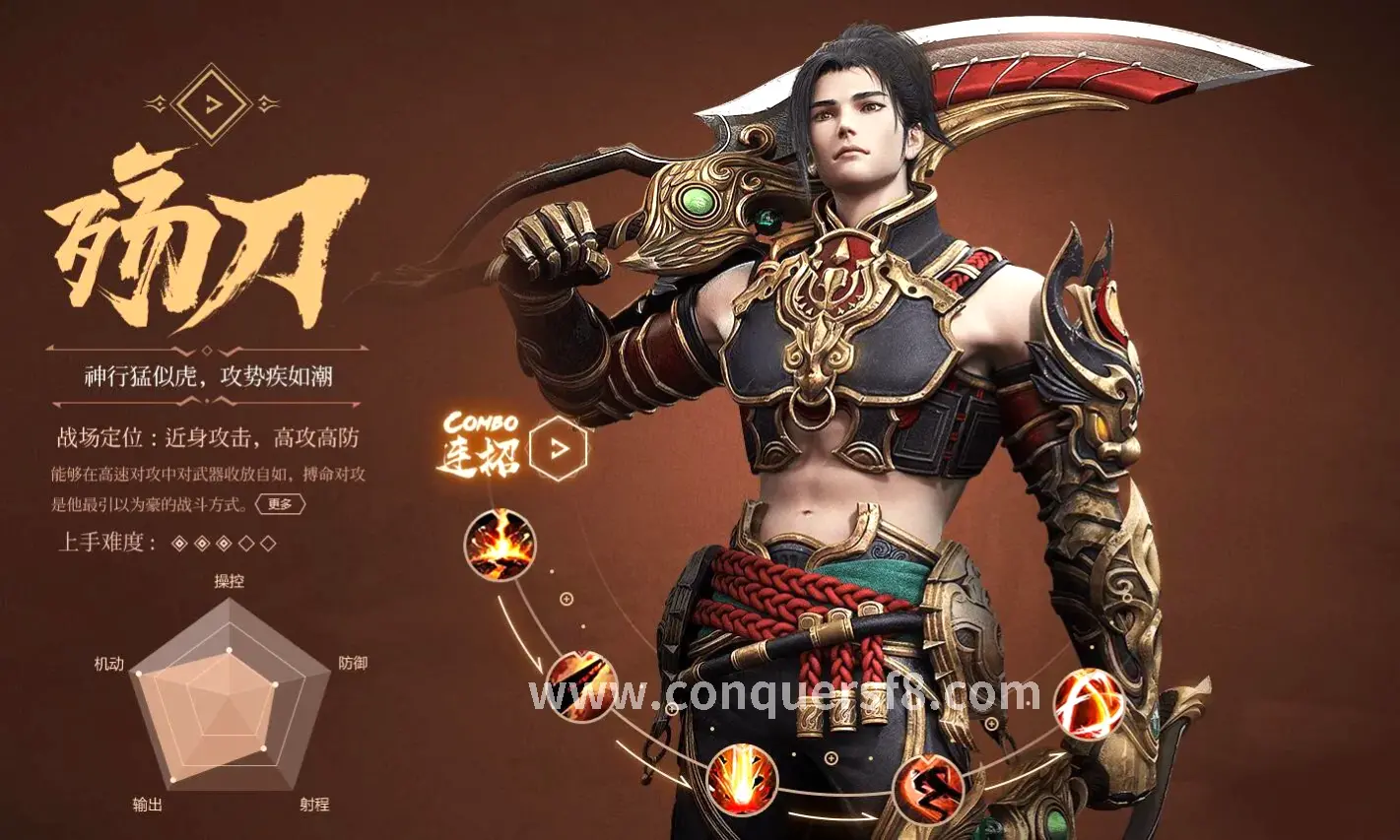Choose the erupting fire pillar skill icon
This screenshot has width=1400, height=840.
coord(743,781)
